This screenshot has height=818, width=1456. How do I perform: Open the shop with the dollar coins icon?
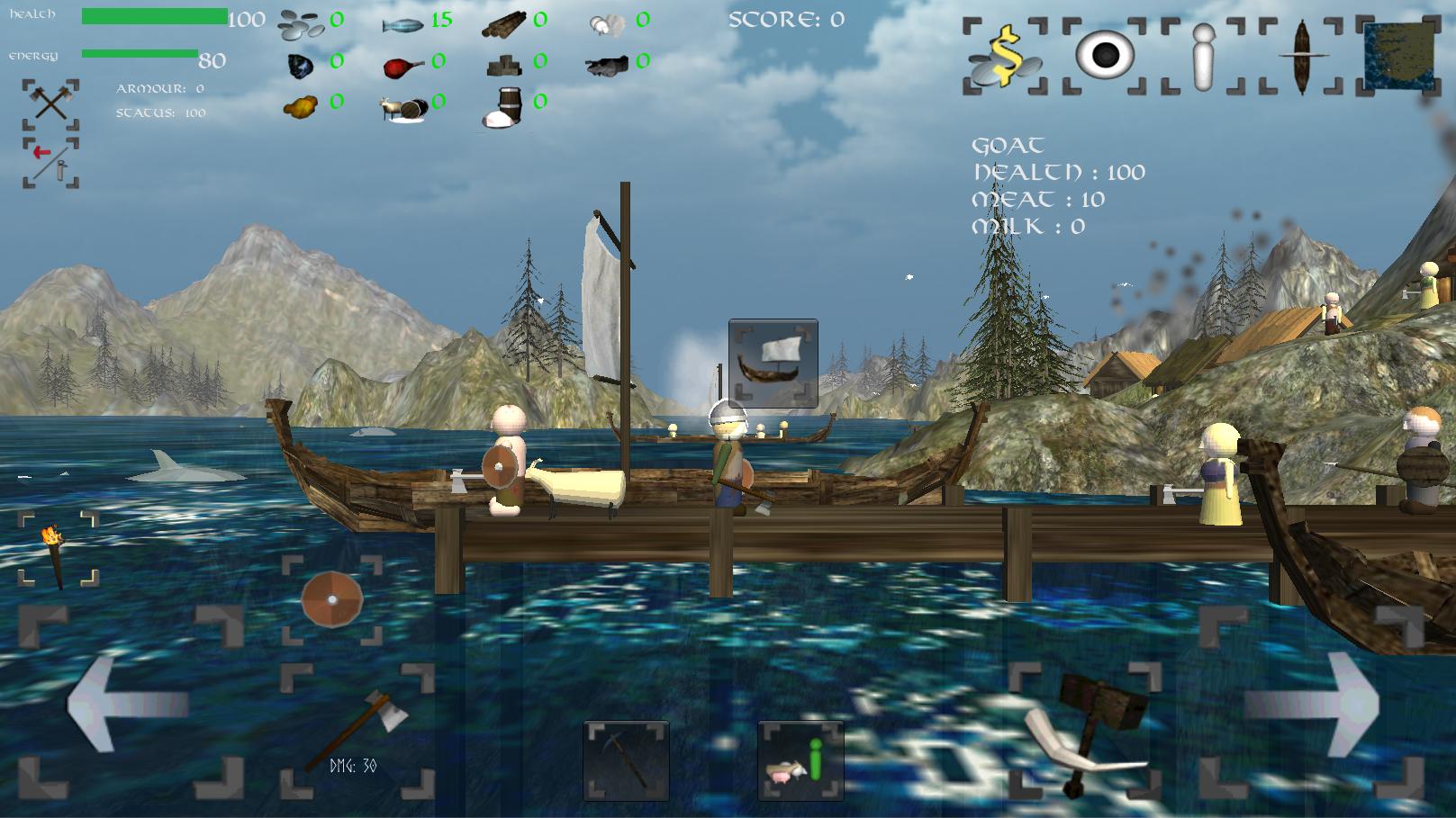click(x=1004, y=56)
